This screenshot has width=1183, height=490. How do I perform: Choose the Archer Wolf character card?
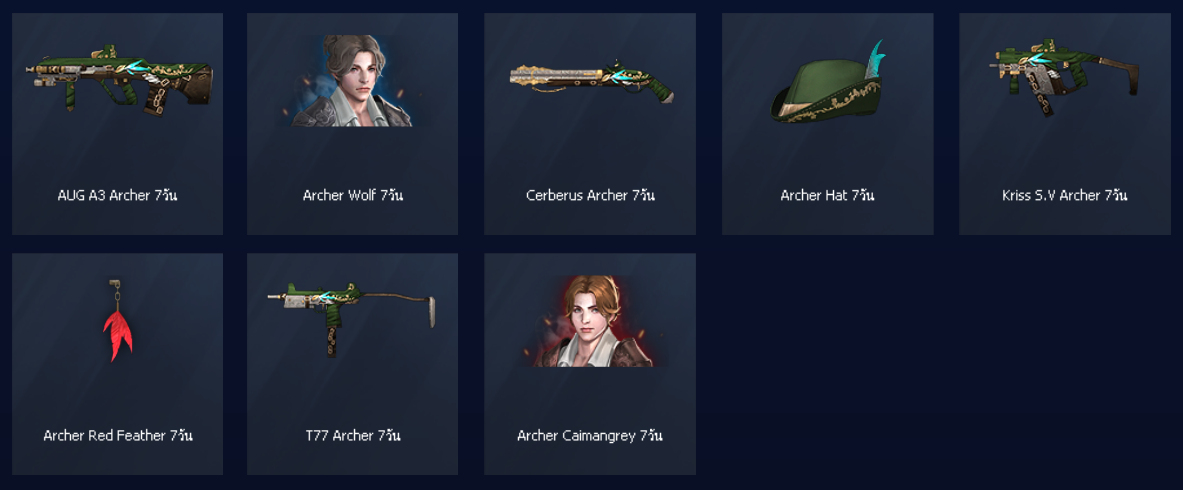coord(352,124)
